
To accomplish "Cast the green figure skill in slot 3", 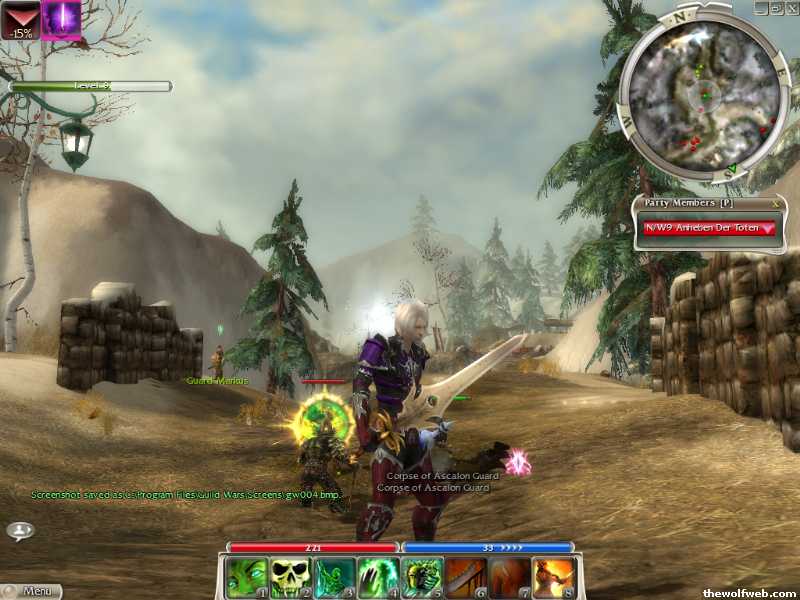I will point(333,577).
